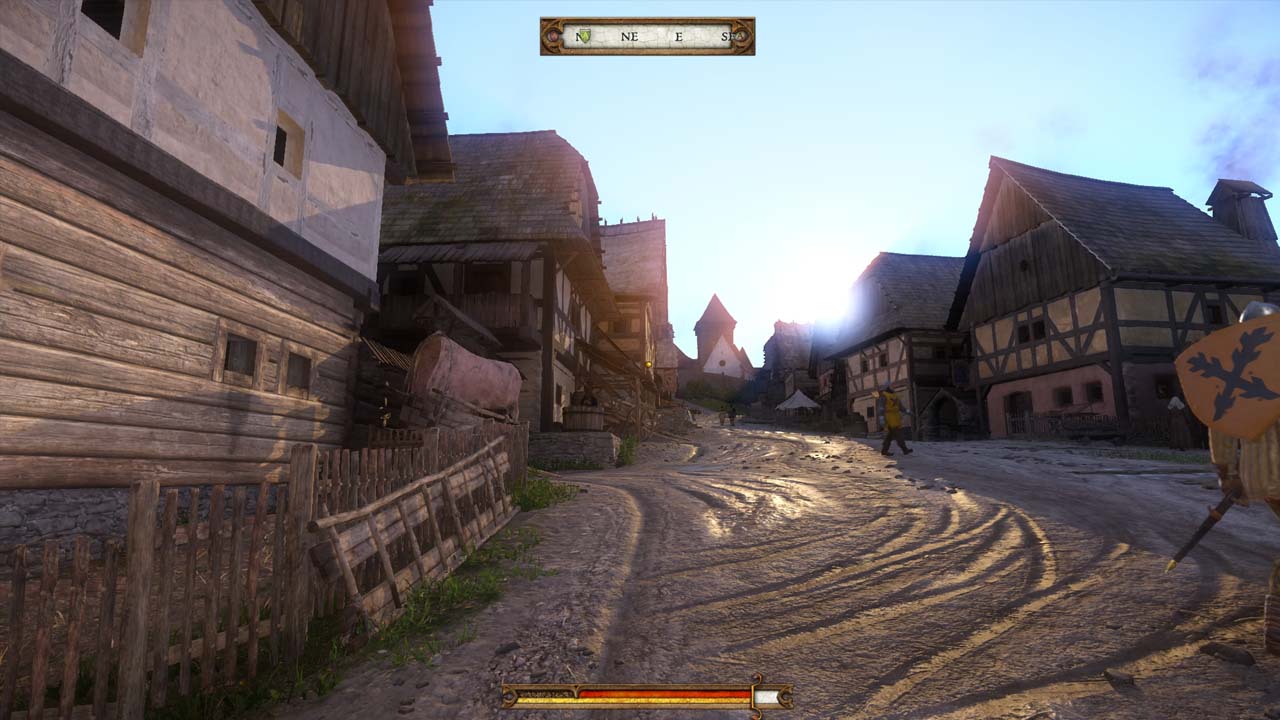Click the green shield quest marker on compass

coord(584,36)
